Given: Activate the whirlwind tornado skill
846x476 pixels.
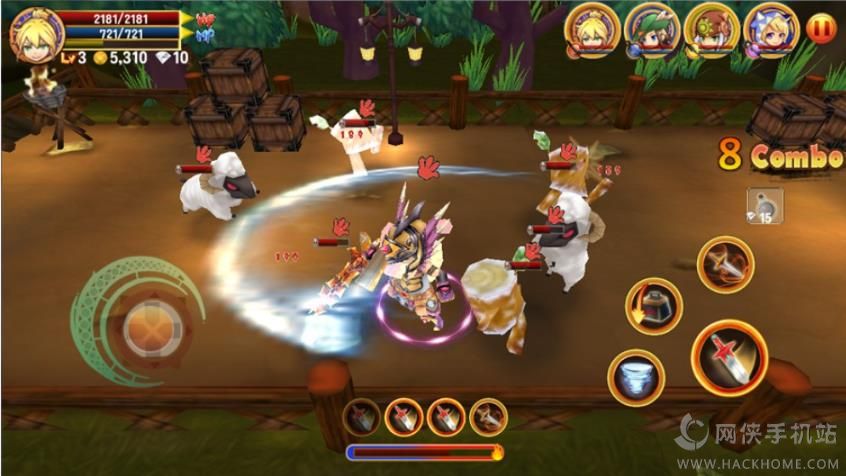Looking at the screenshot, I should pyautogui.click(x=635, y=377).
